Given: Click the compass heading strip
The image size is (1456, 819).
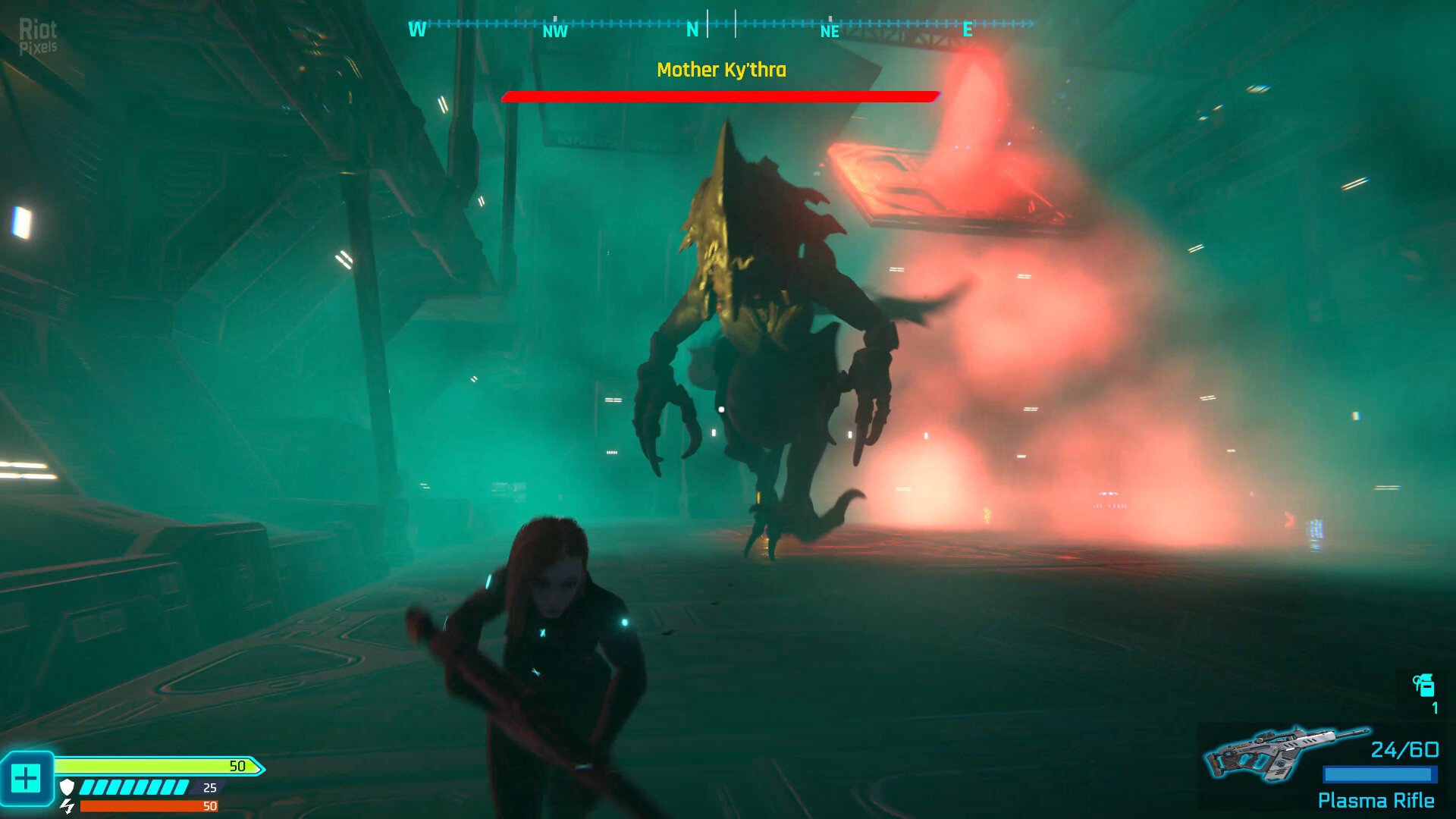Looking at the screenshot, I should coord(720,26).
